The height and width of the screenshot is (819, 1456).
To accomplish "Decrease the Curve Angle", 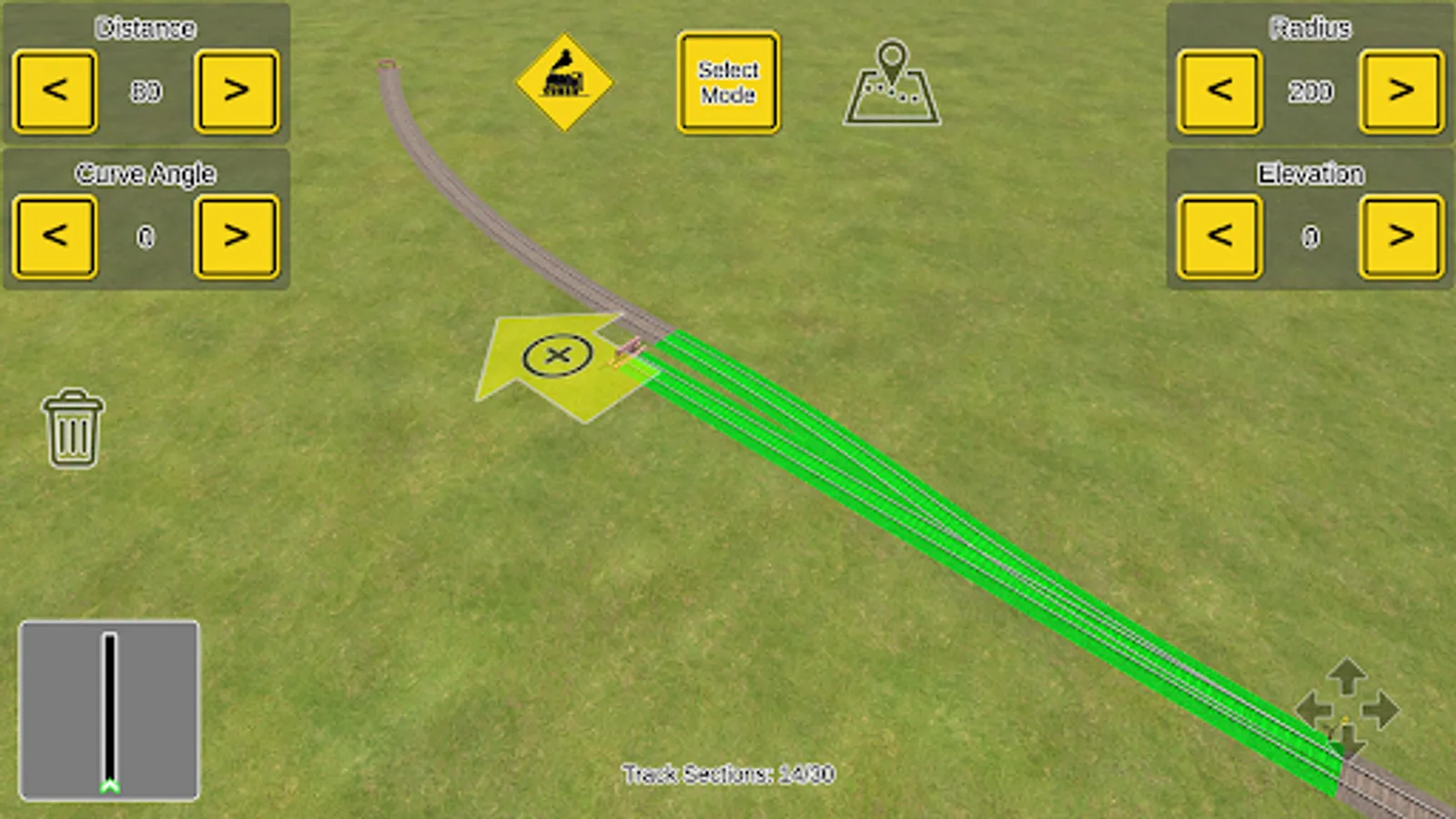I will (55, 237).
